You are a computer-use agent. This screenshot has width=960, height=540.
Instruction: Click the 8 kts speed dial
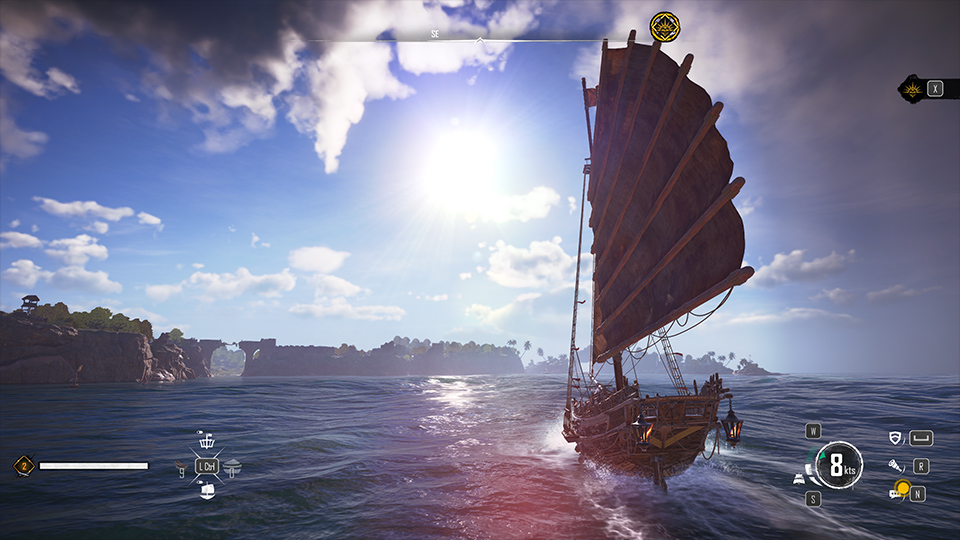[838, 465]
